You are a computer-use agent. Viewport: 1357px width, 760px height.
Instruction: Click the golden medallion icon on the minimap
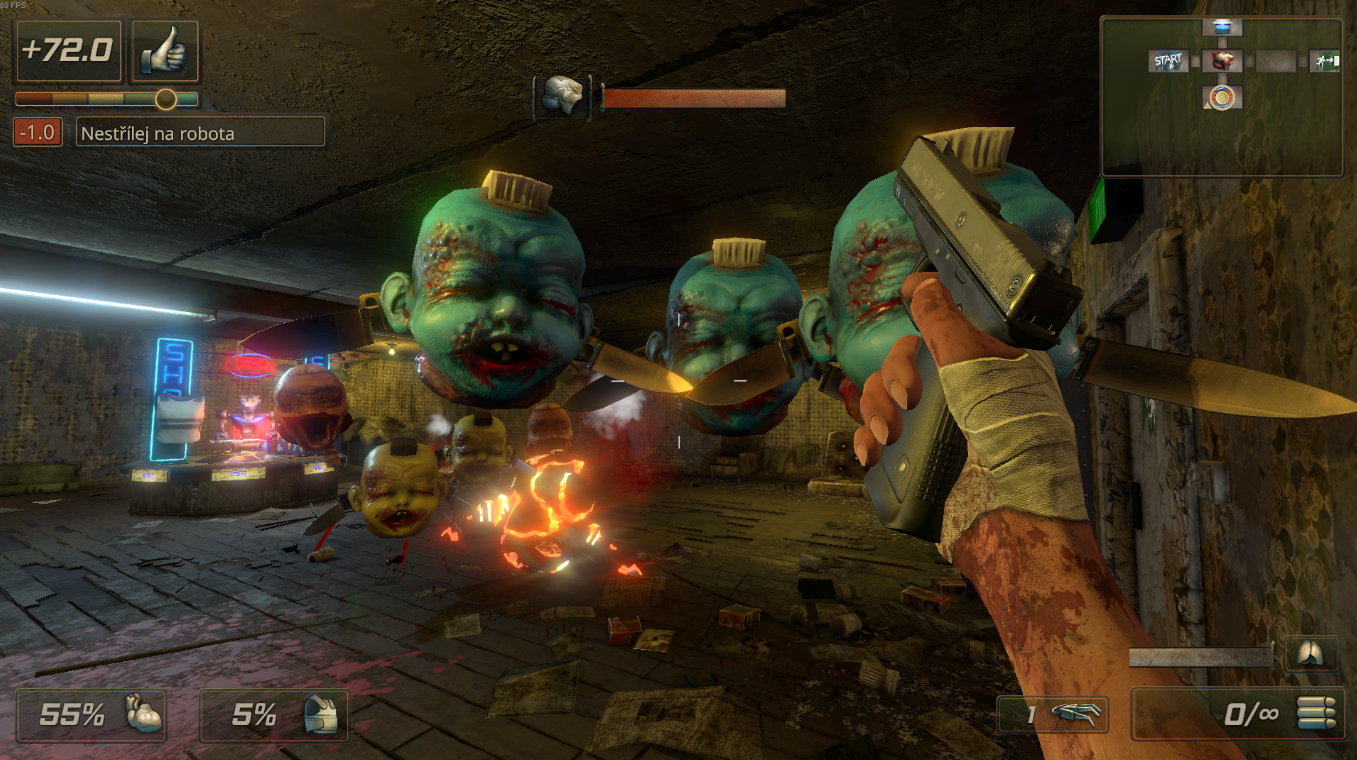1224,98
